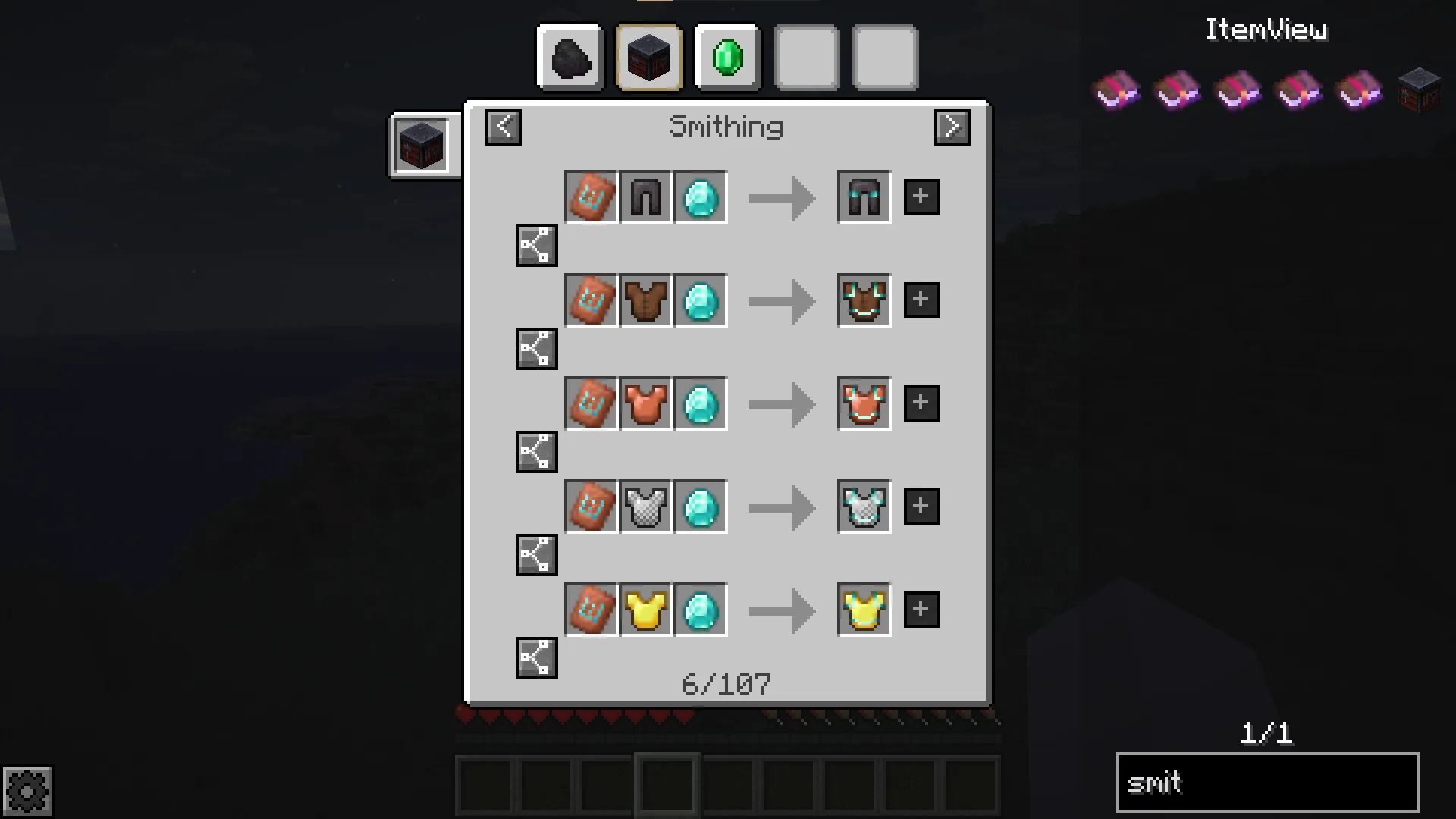Select the copper chestplate ingredient slot
The image size is (1456, 819).
coord(646,404)
